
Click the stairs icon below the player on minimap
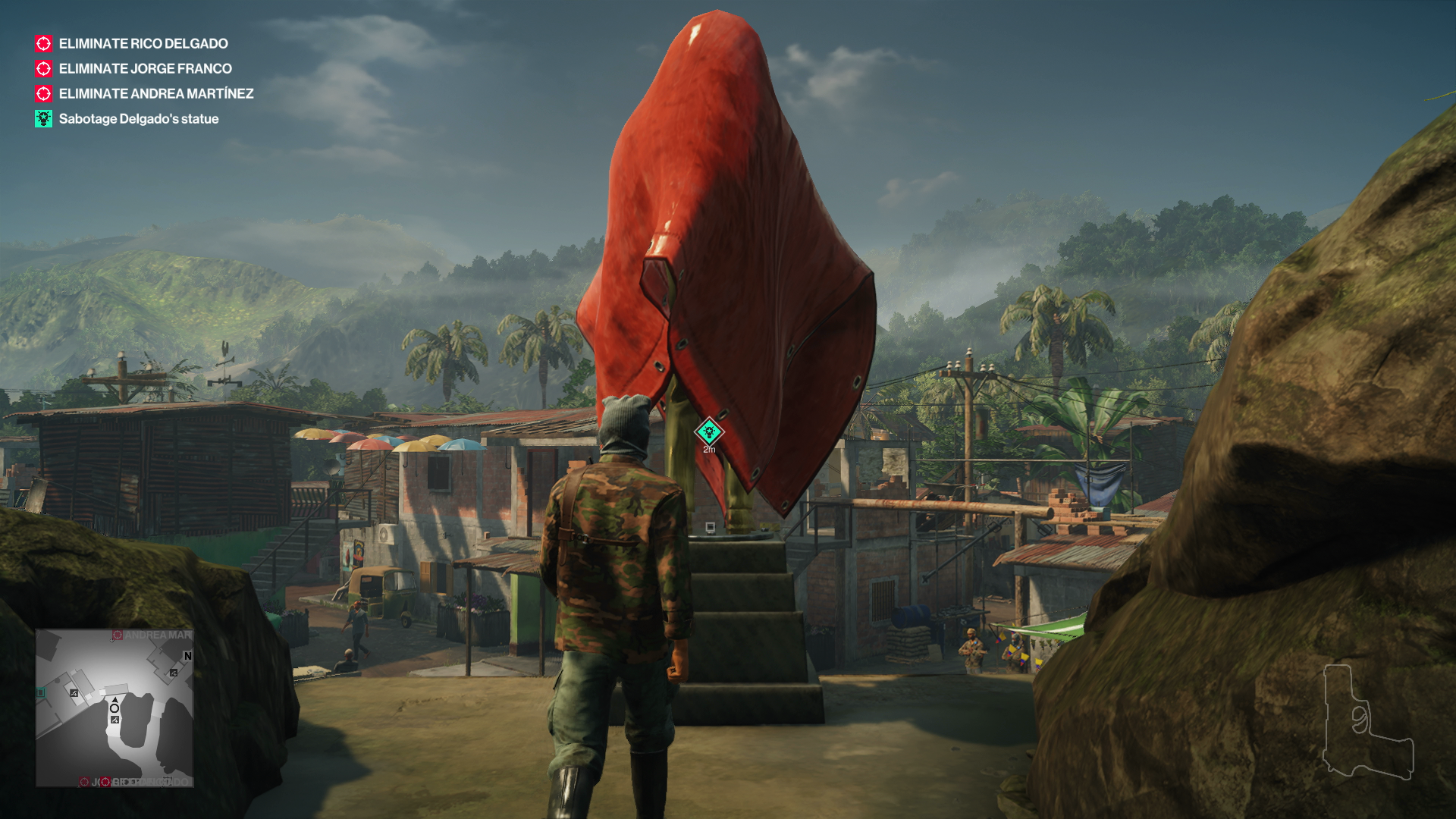pos(115,720)
